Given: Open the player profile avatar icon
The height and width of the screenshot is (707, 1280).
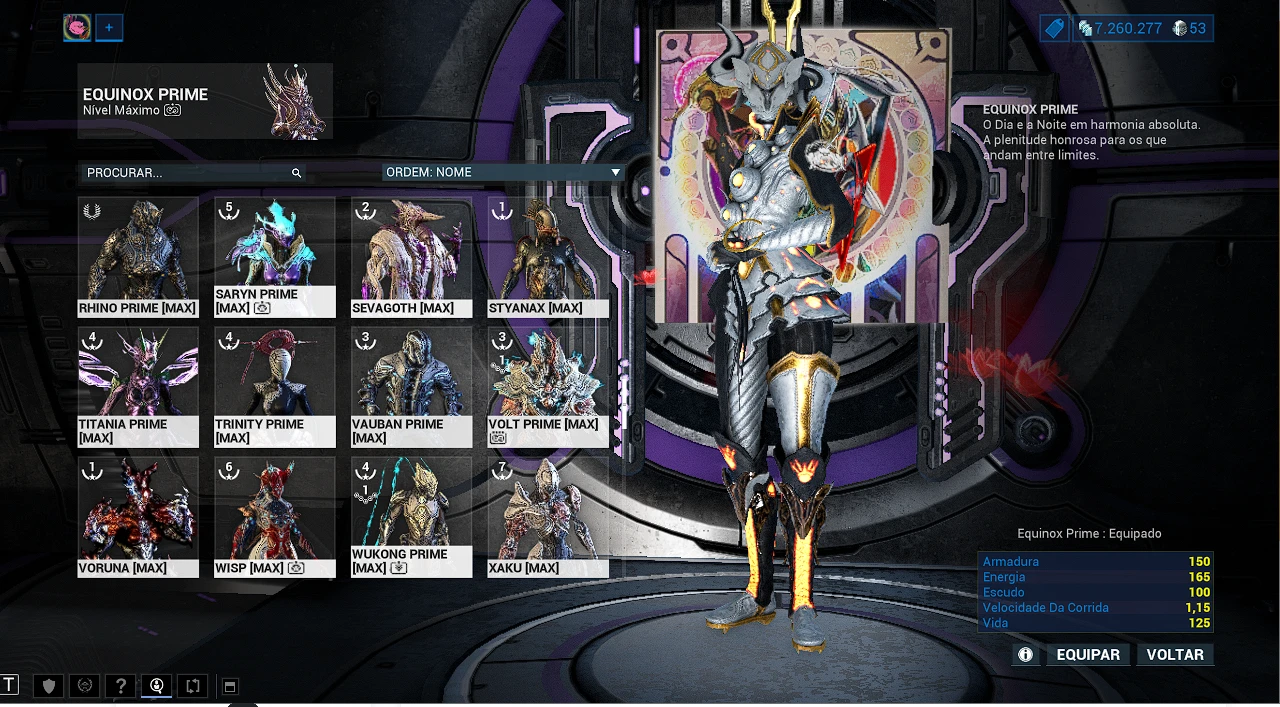Looking at the screenshot, I should [x=77, y=28].
